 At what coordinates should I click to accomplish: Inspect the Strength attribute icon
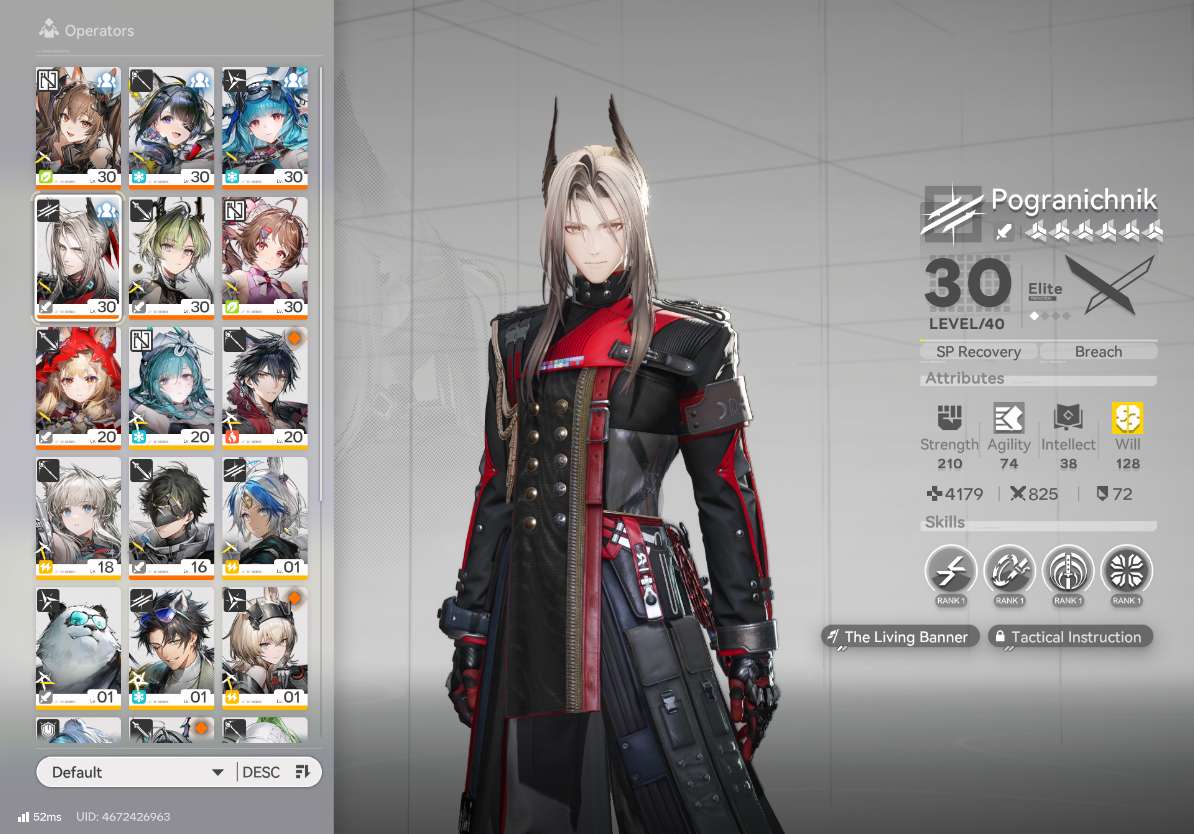[949, 419]
